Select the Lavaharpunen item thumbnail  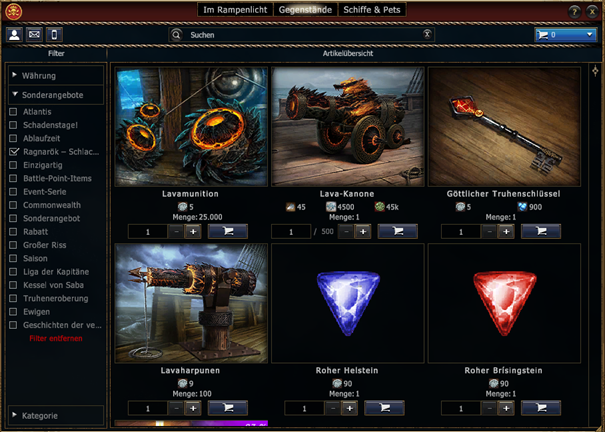pyautogui.click(x=191, y=304)
